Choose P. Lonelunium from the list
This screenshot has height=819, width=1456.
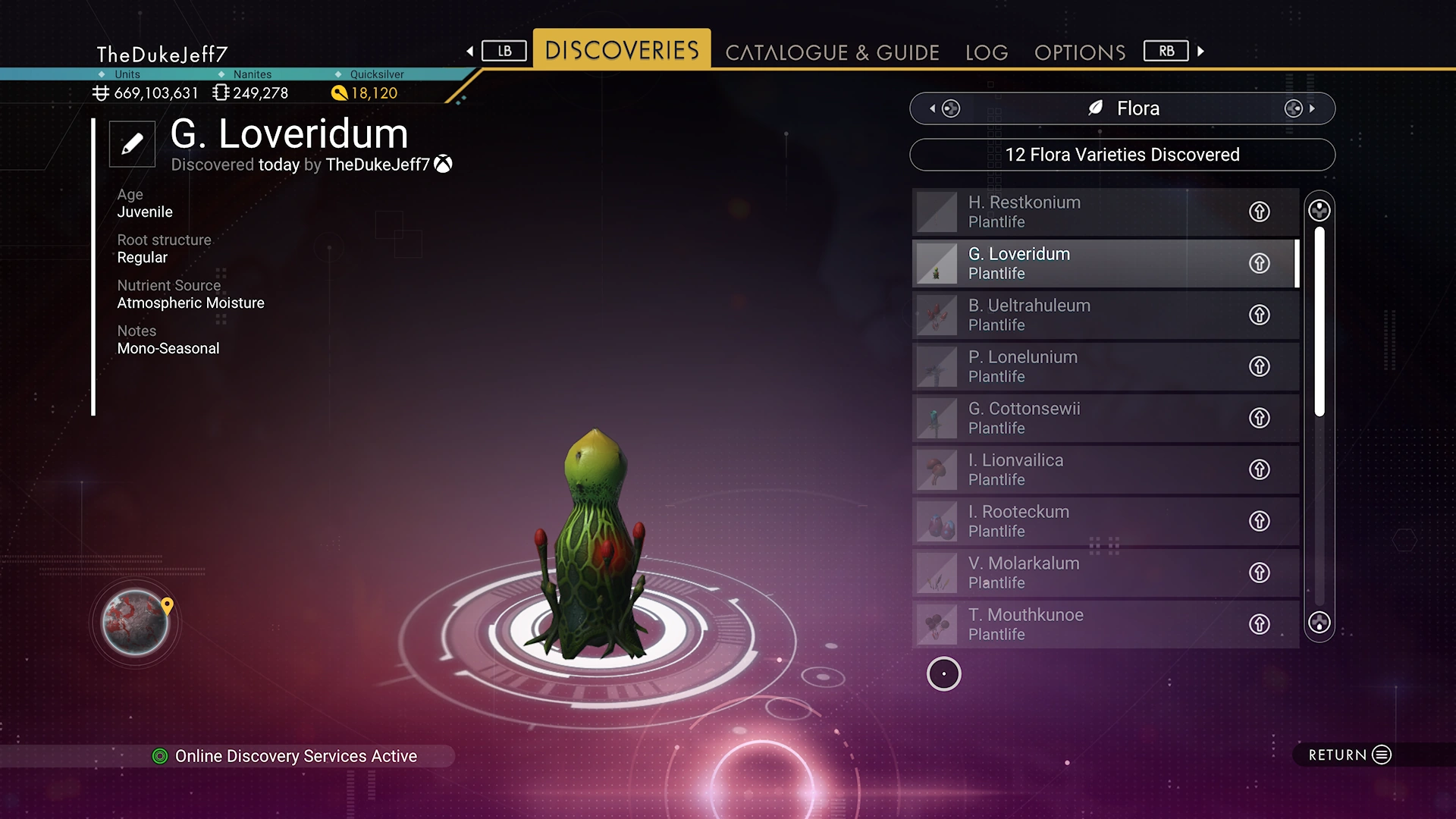1077,366
